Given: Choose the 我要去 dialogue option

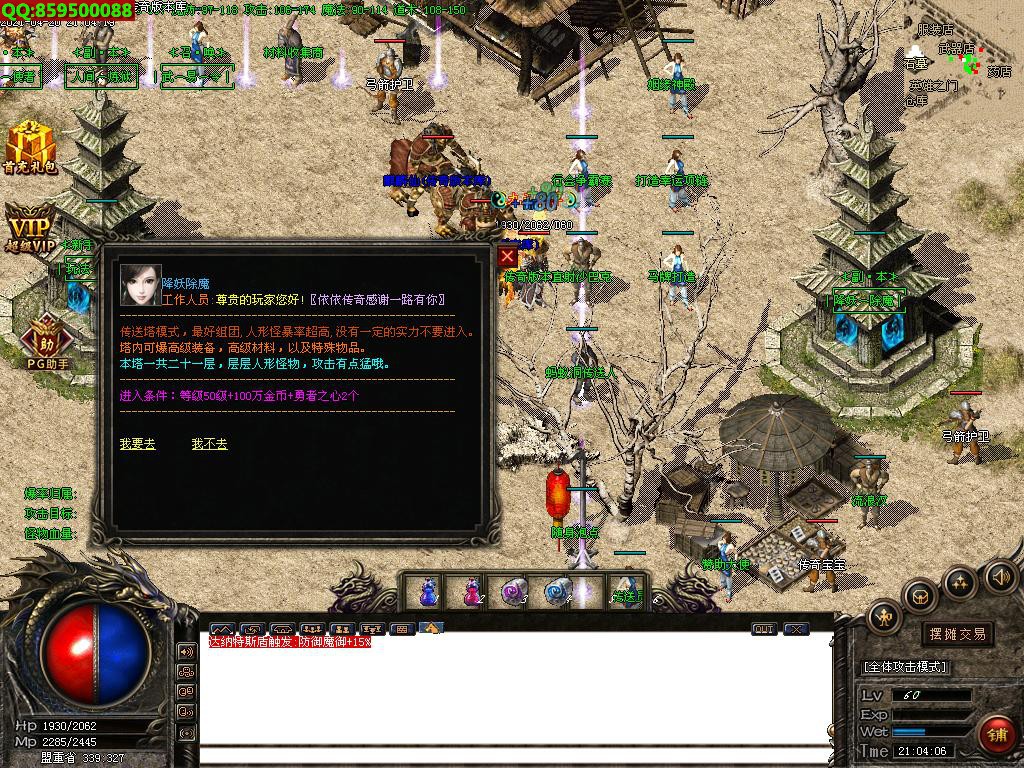Looking at the screenshot, I should point(137,444).
